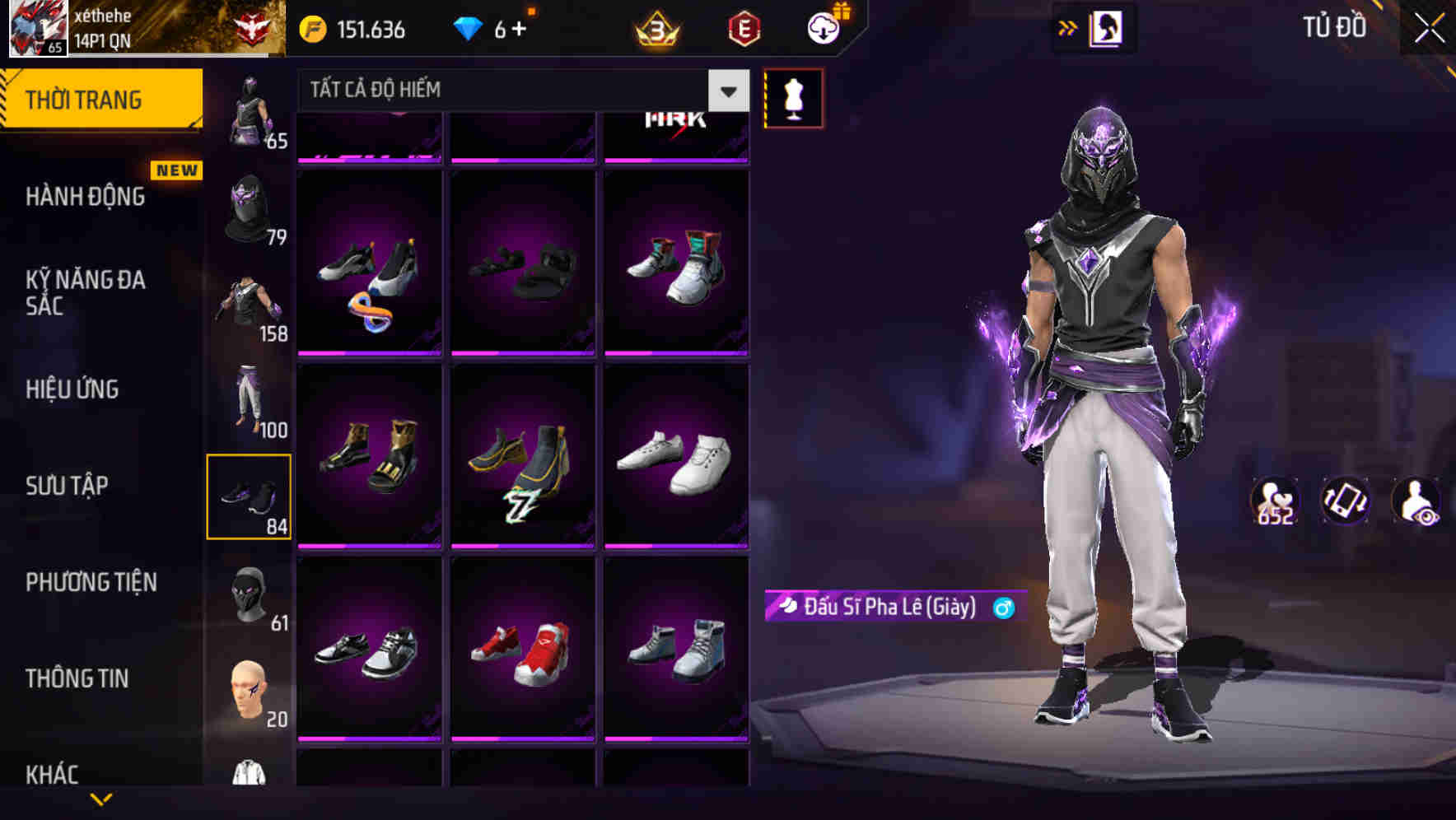This screenshot has width=1456, height=820.
Task: Switch to the PHƯƠNG TIỆN tab
Action: [x=91, y=582]
